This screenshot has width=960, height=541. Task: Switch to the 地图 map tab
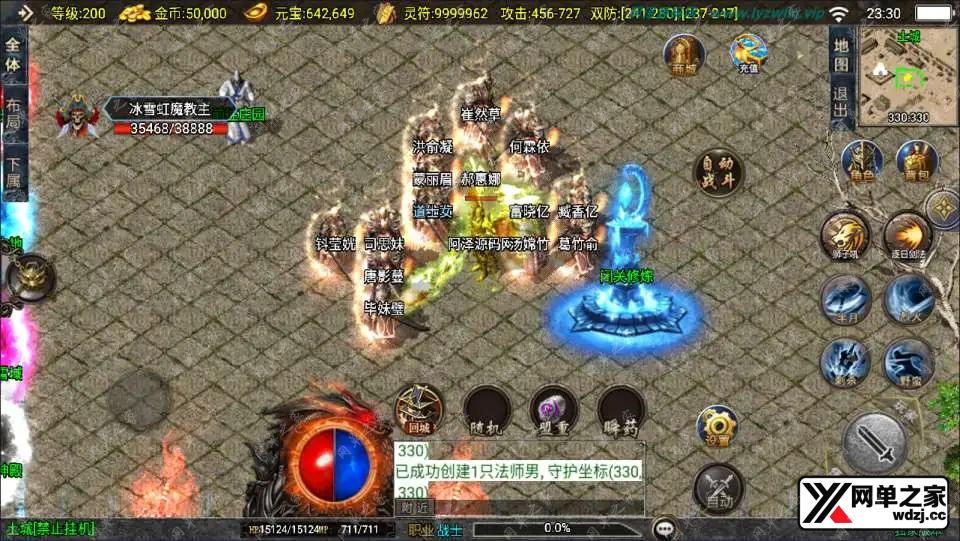841,54
